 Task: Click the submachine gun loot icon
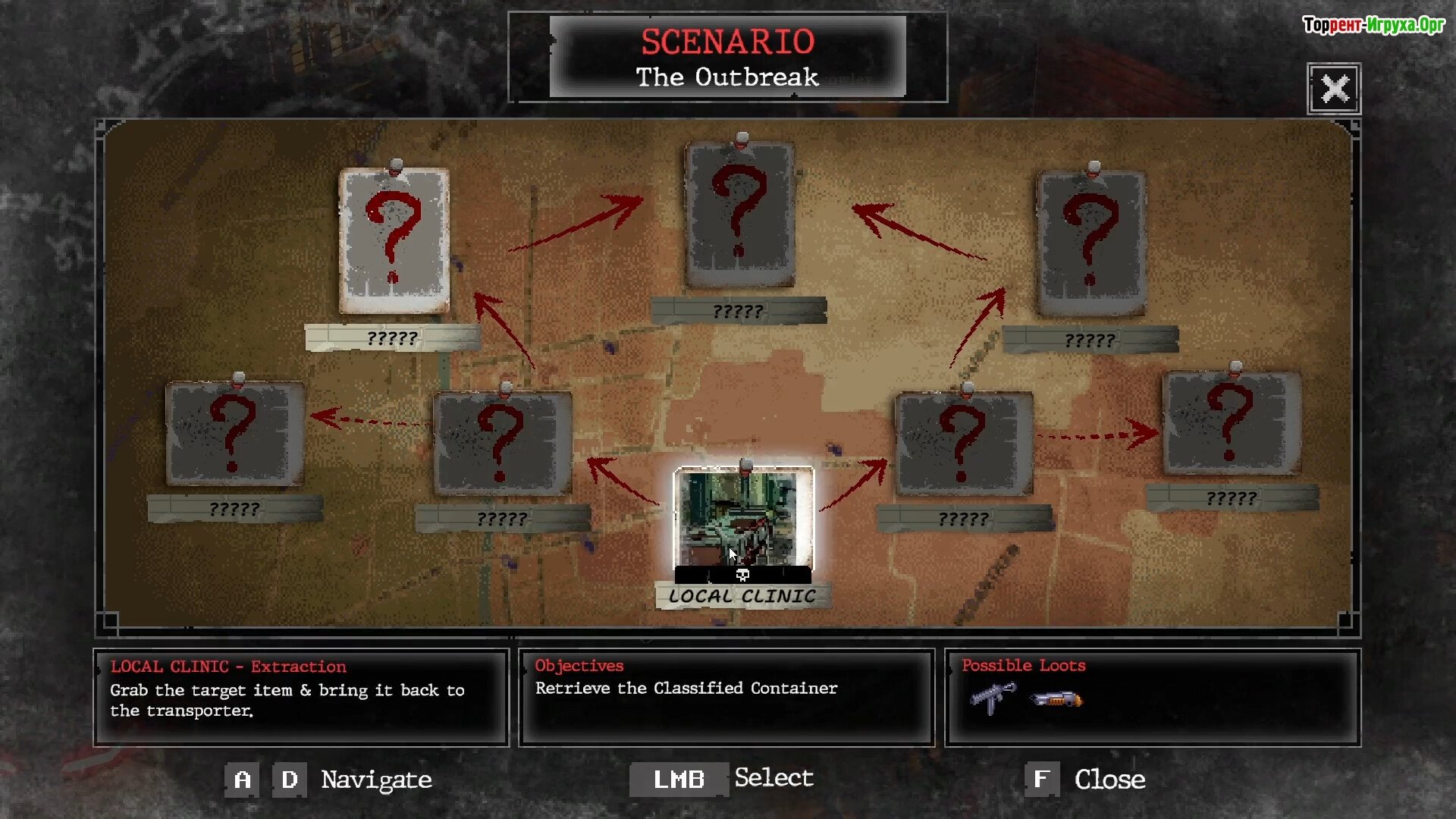[993, 697]
